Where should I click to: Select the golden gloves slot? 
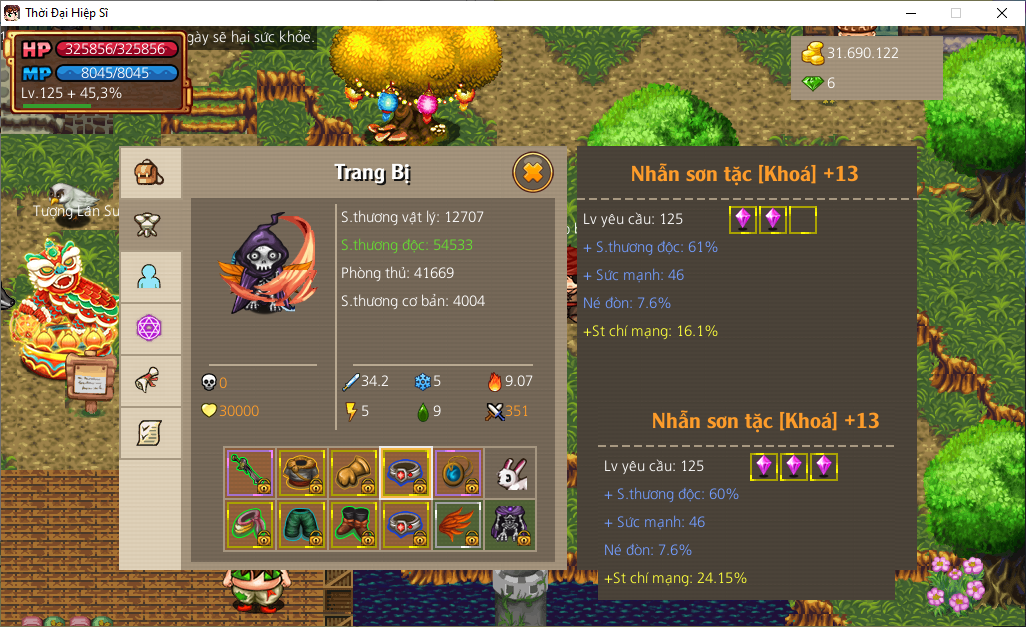(x=354, y=473)
